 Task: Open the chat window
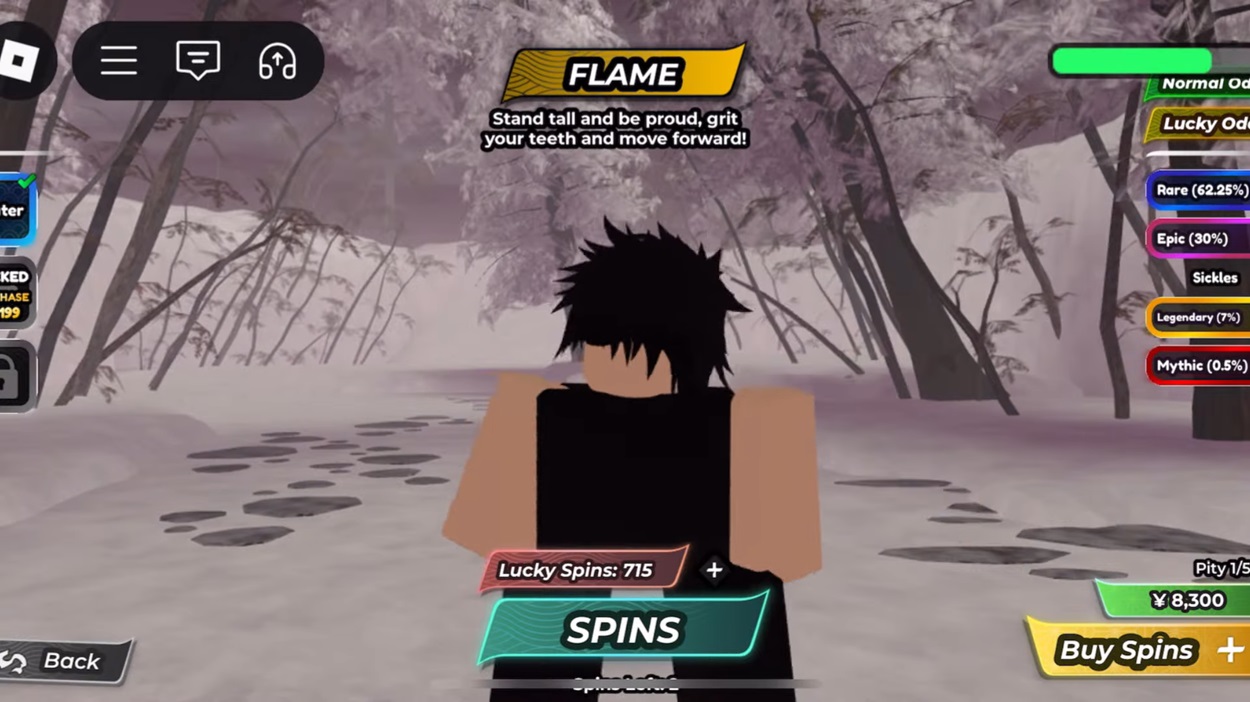198,62
